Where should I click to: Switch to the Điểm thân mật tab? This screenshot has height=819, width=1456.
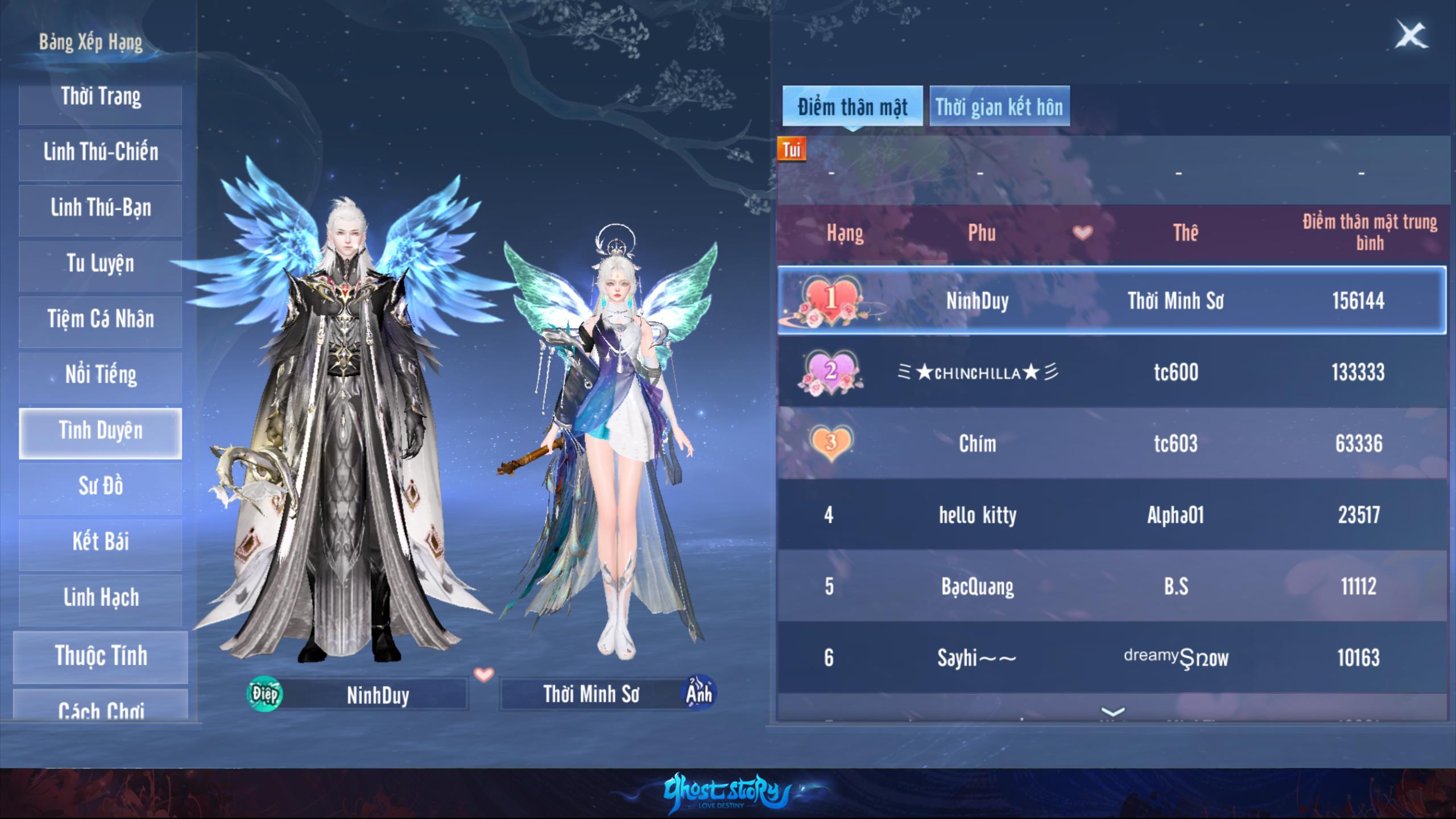click(x=852, y=107)
